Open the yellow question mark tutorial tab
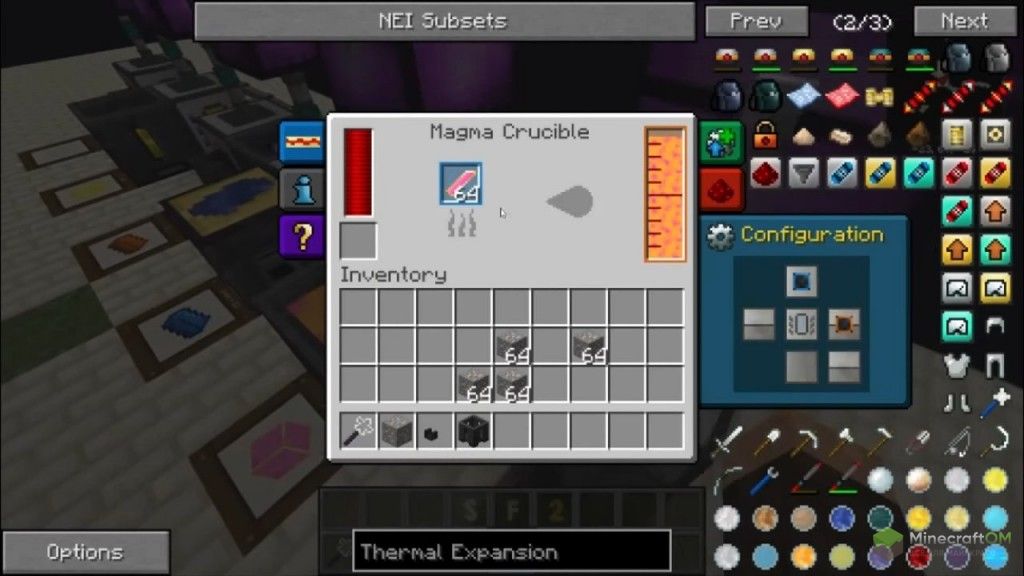1024x576 pixels. pos(301,236)
